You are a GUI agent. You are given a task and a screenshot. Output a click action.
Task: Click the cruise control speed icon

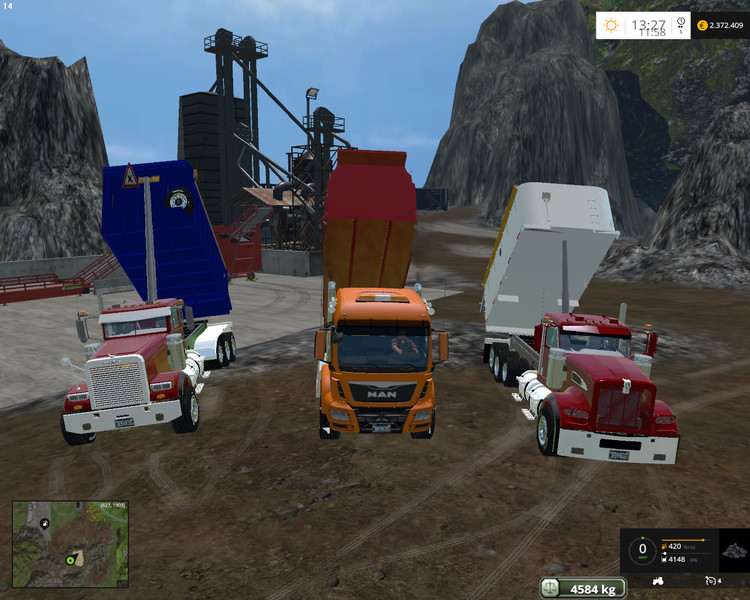(710, 580)
